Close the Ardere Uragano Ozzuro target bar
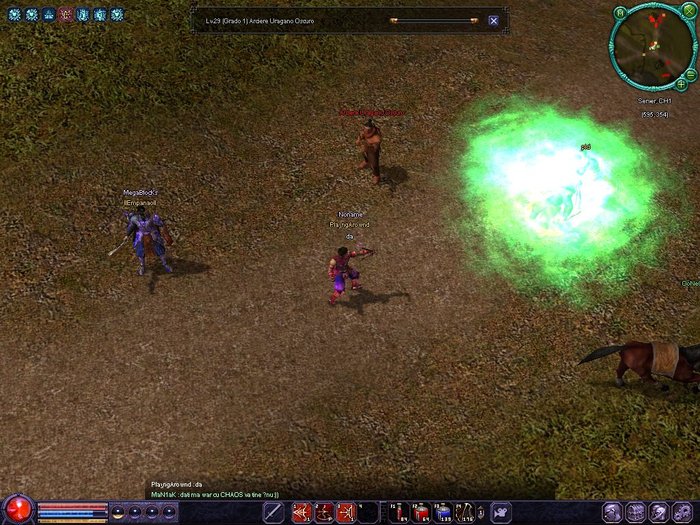 click(x=494, y=20)
